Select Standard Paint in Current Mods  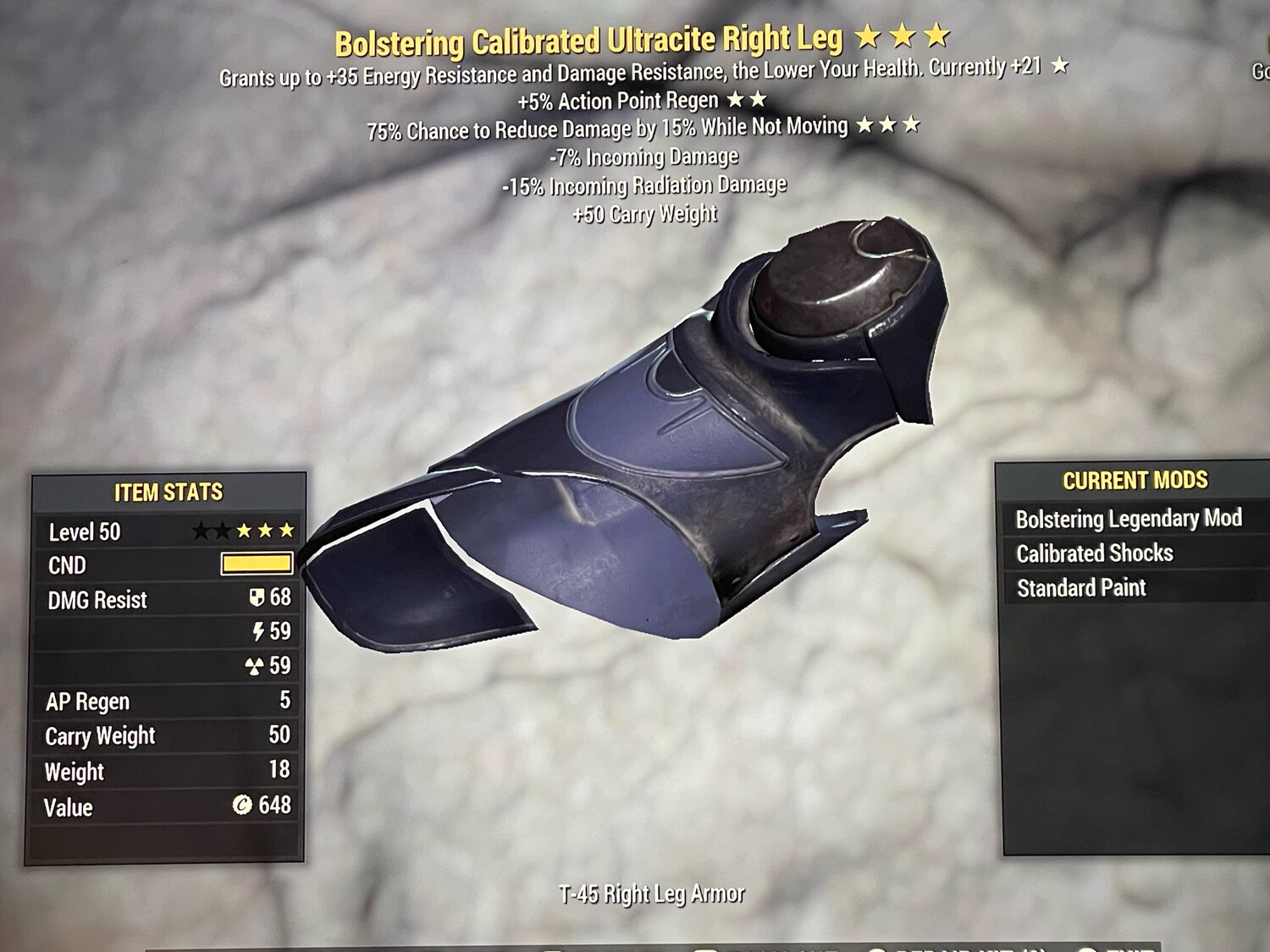(1081, 588)
